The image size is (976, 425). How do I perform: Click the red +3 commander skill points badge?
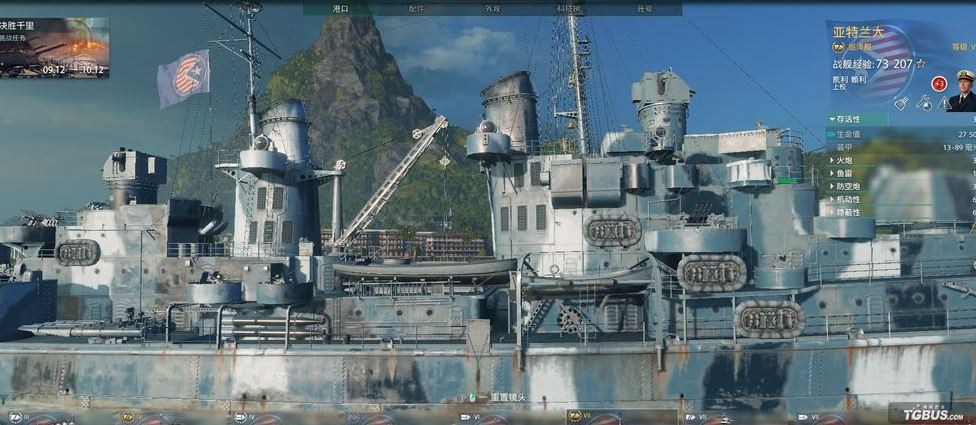(x=938, y=84)
